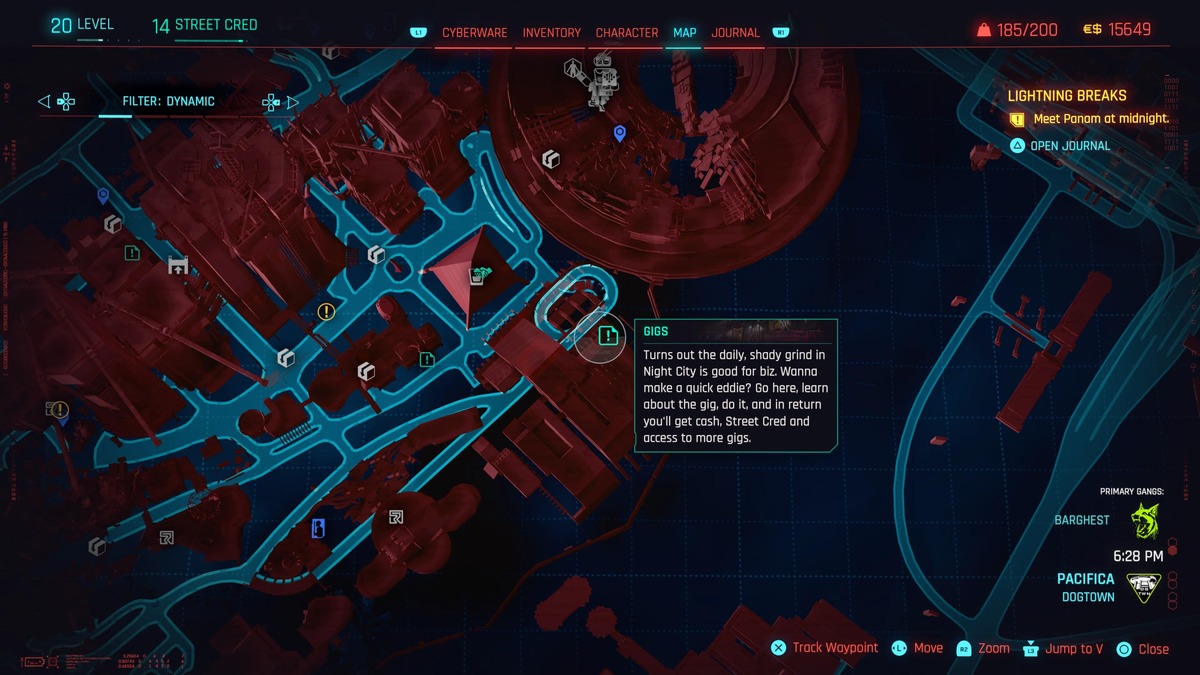Click the Filter: Dynamic label
This screenshot has width=1200, height=675.
pos(168,101)
